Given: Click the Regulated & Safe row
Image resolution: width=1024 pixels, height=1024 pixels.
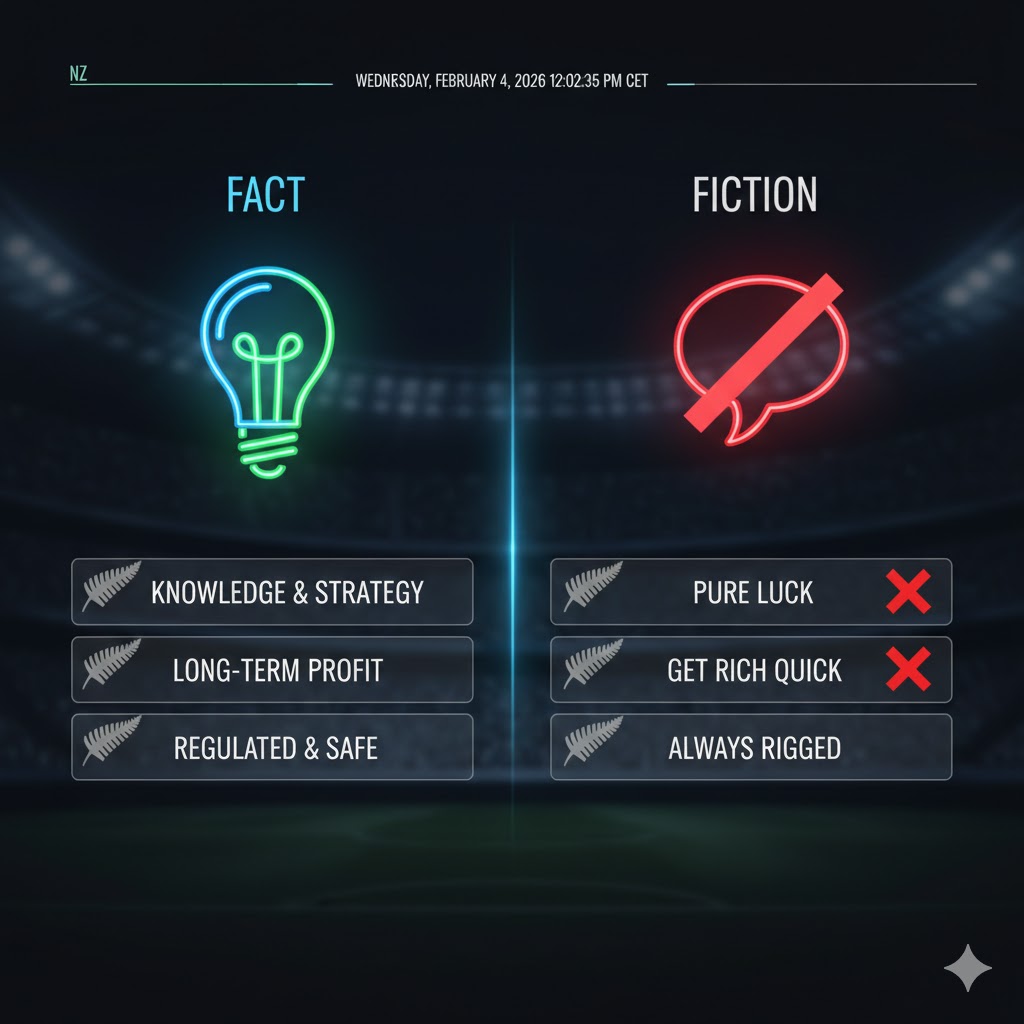Looking at the screenshot, I should (272, 748).
